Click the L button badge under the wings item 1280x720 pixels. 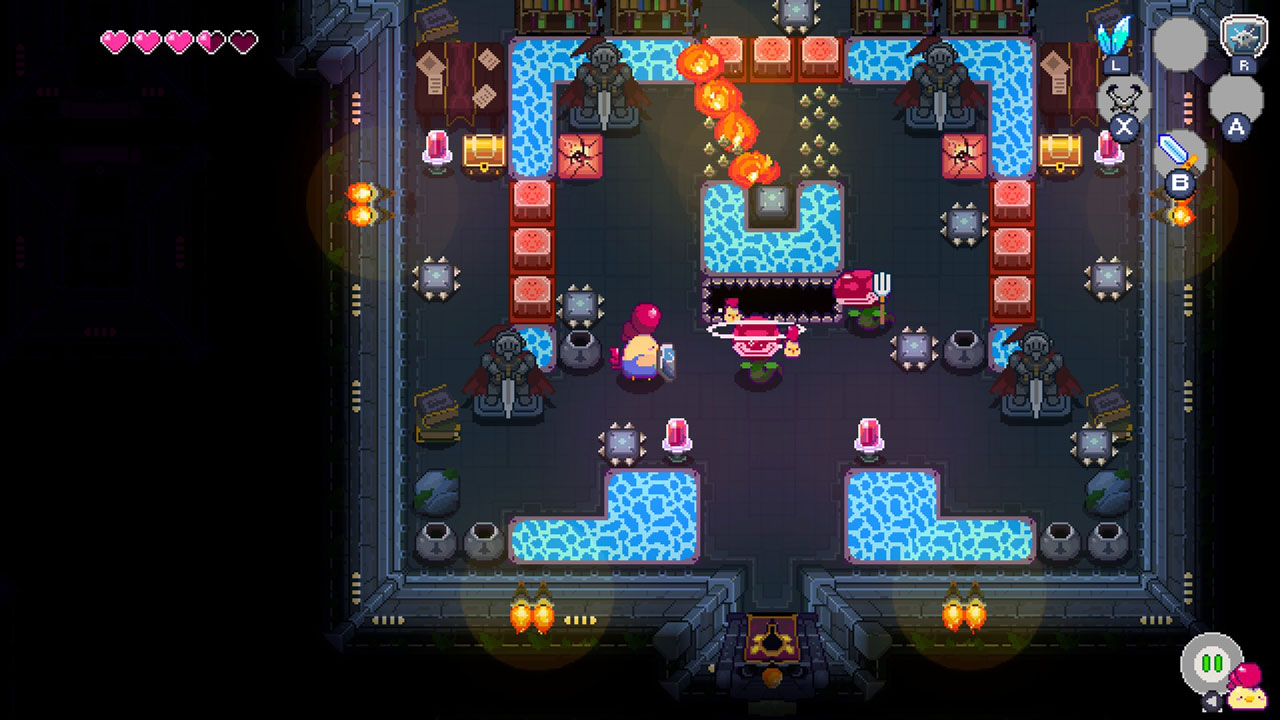(1115, 65)
